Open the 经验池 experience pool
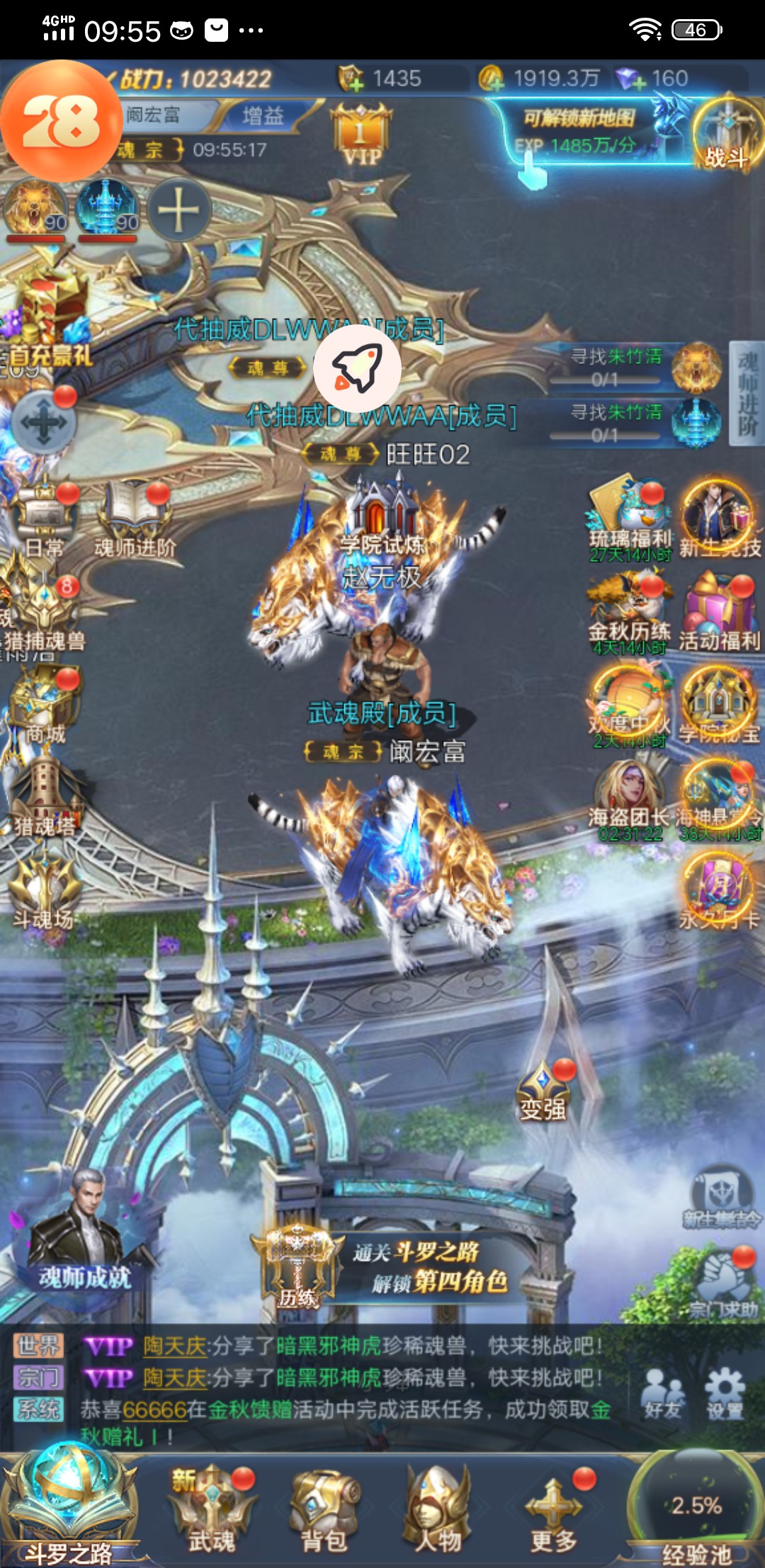The height and width of the screenshot is (1568, 765). (696, 1509)
